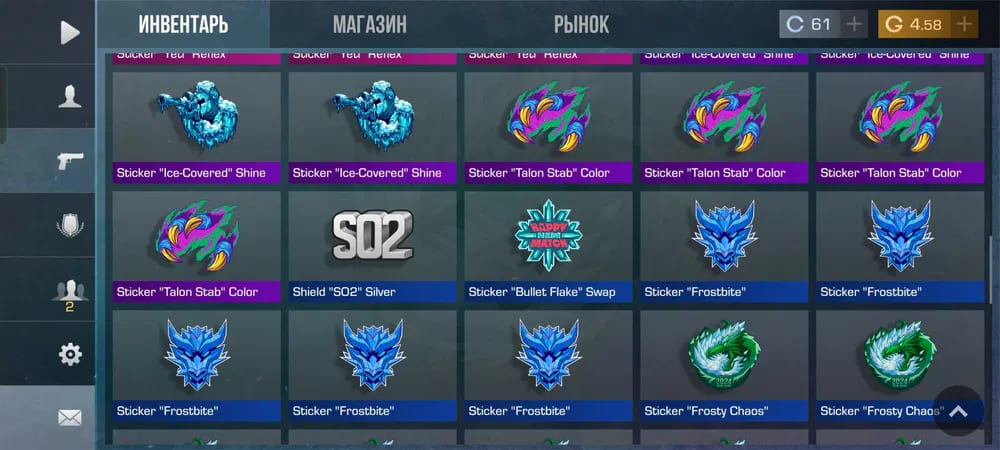1000x450 pixels.
Task: Open settings via the gear icon
Action: pyautogui.click(x=69, y=354)
